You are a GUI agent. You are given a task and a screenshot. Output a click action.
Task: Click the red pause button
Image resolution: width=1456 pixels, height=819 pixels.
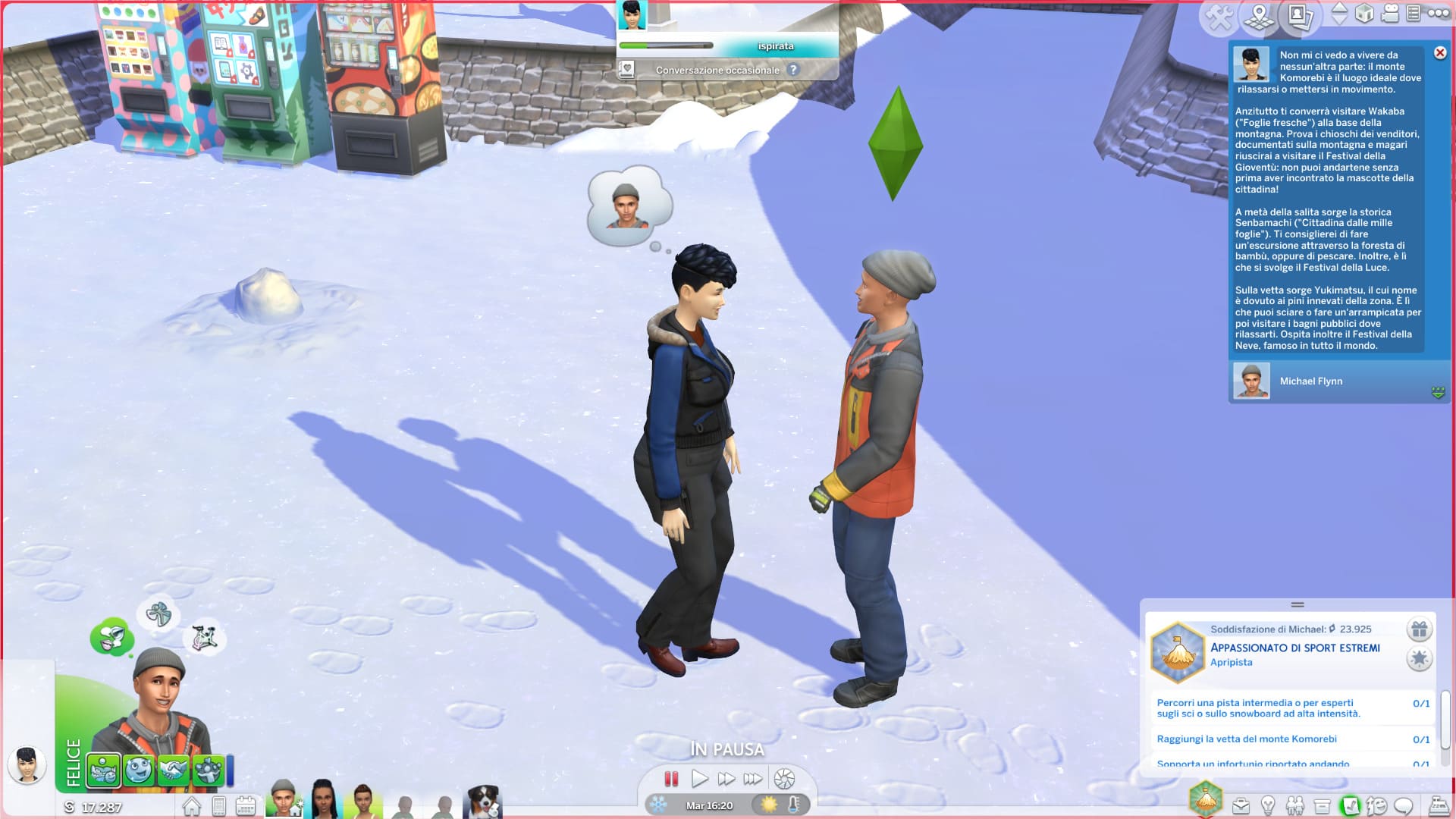(x=671, y=779)
